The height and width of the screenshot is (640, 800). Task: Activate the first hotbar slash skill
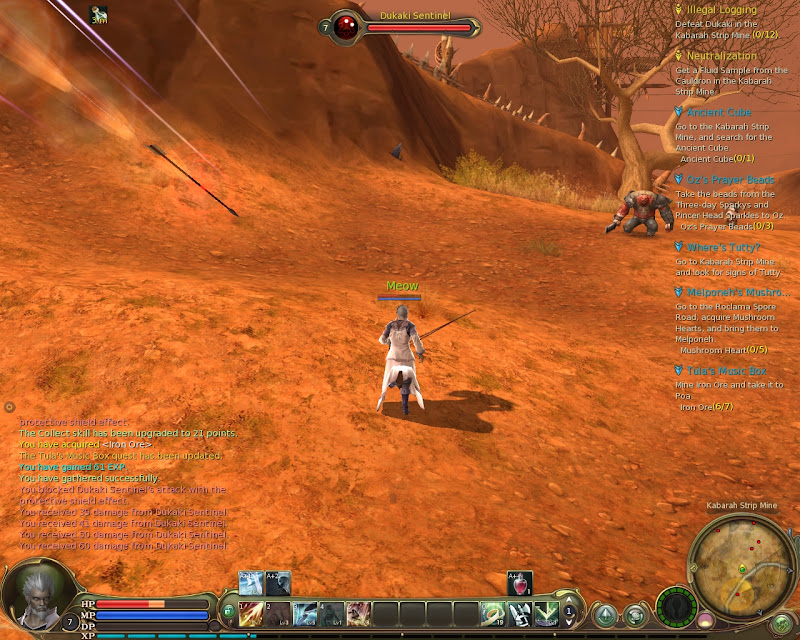point(251,613)
